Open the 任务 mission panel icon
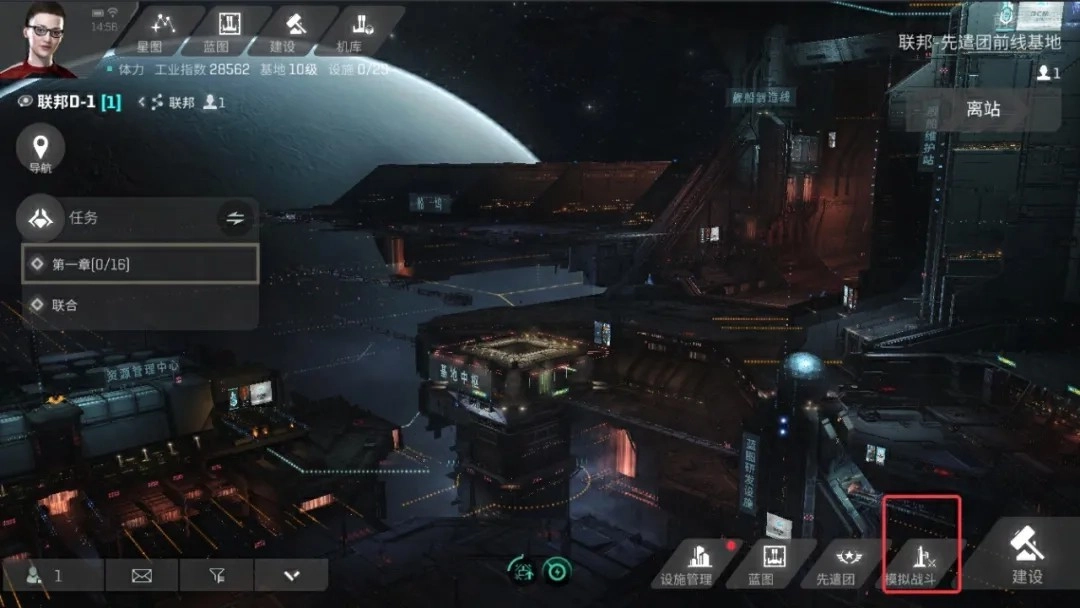The width and height of the screenshot is (1080, 608). [41, 218]
